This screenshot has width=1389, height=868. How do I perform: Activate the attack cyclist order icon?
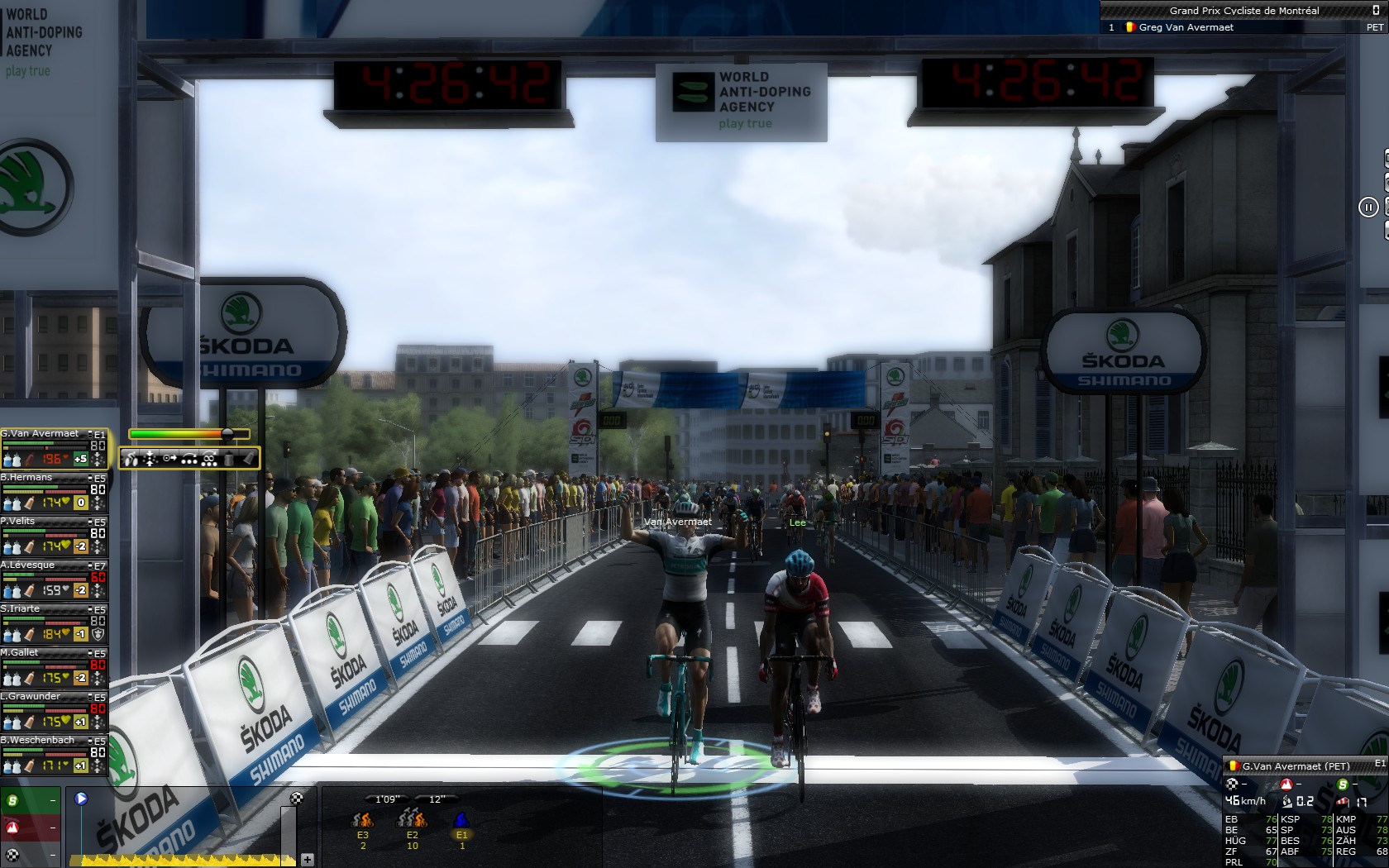132,459
